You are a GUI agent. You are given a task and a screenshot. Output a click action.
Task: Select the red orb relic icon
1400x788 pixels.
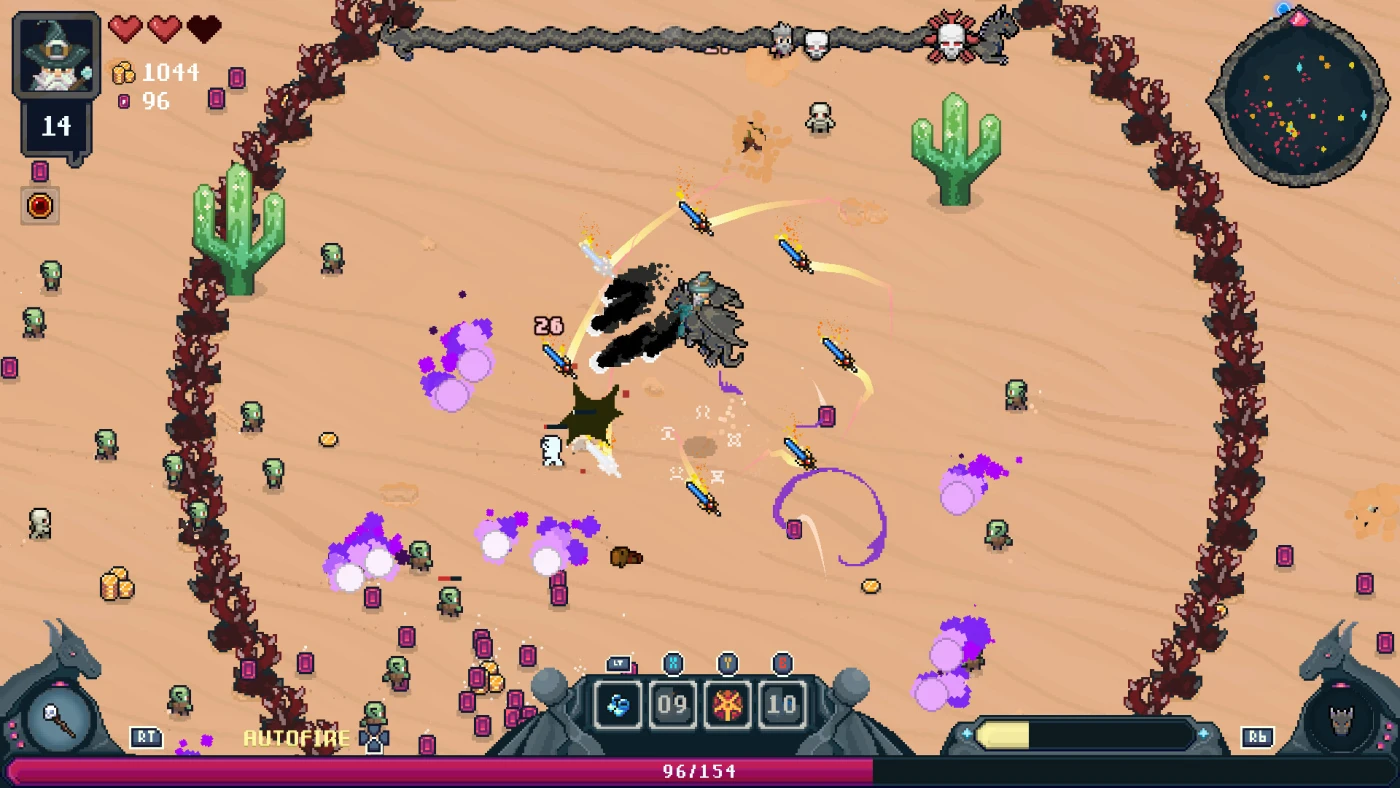pos(40,205)
